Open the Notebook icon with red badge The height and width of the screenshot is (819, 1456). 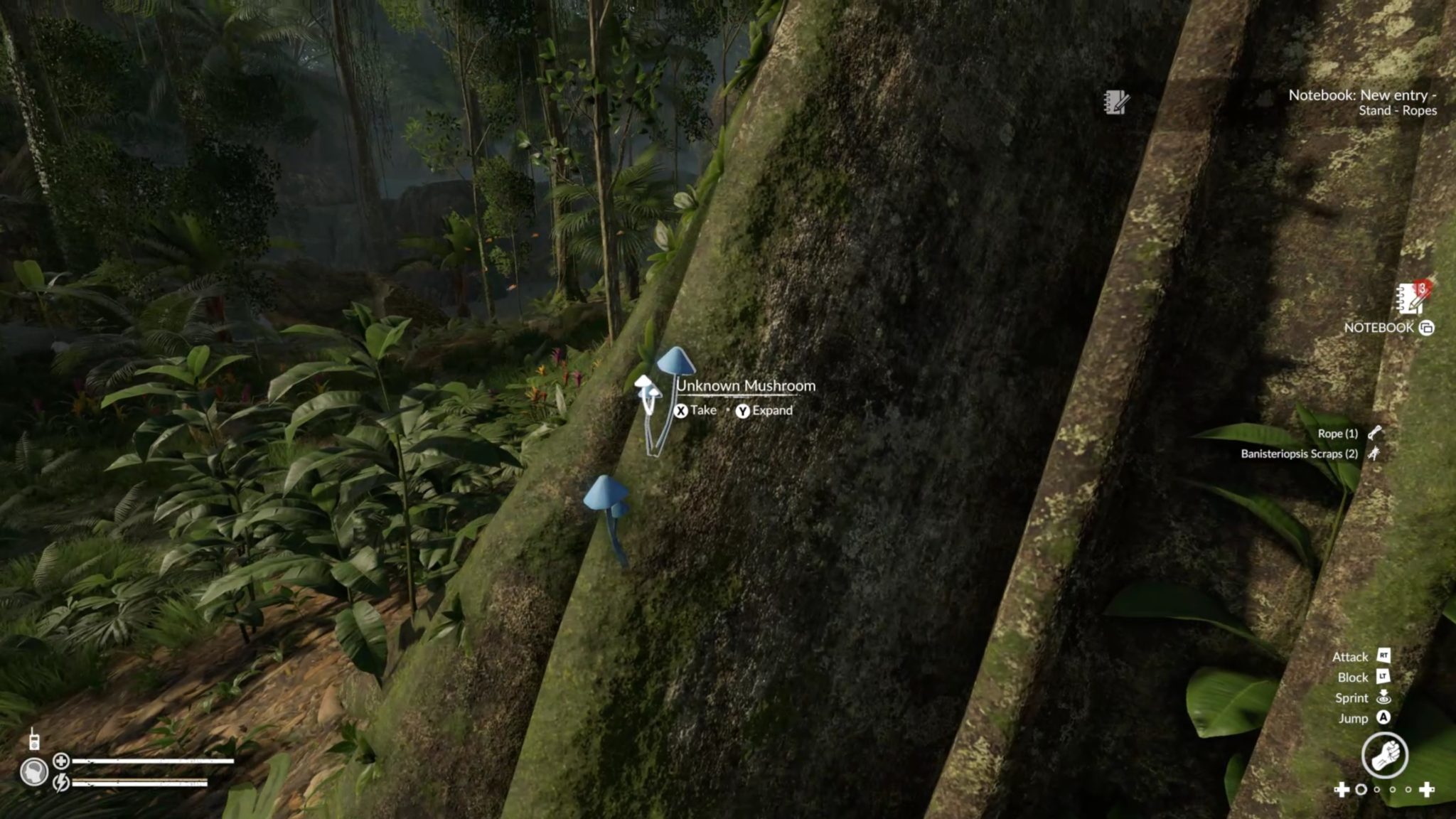point(1411,299)
